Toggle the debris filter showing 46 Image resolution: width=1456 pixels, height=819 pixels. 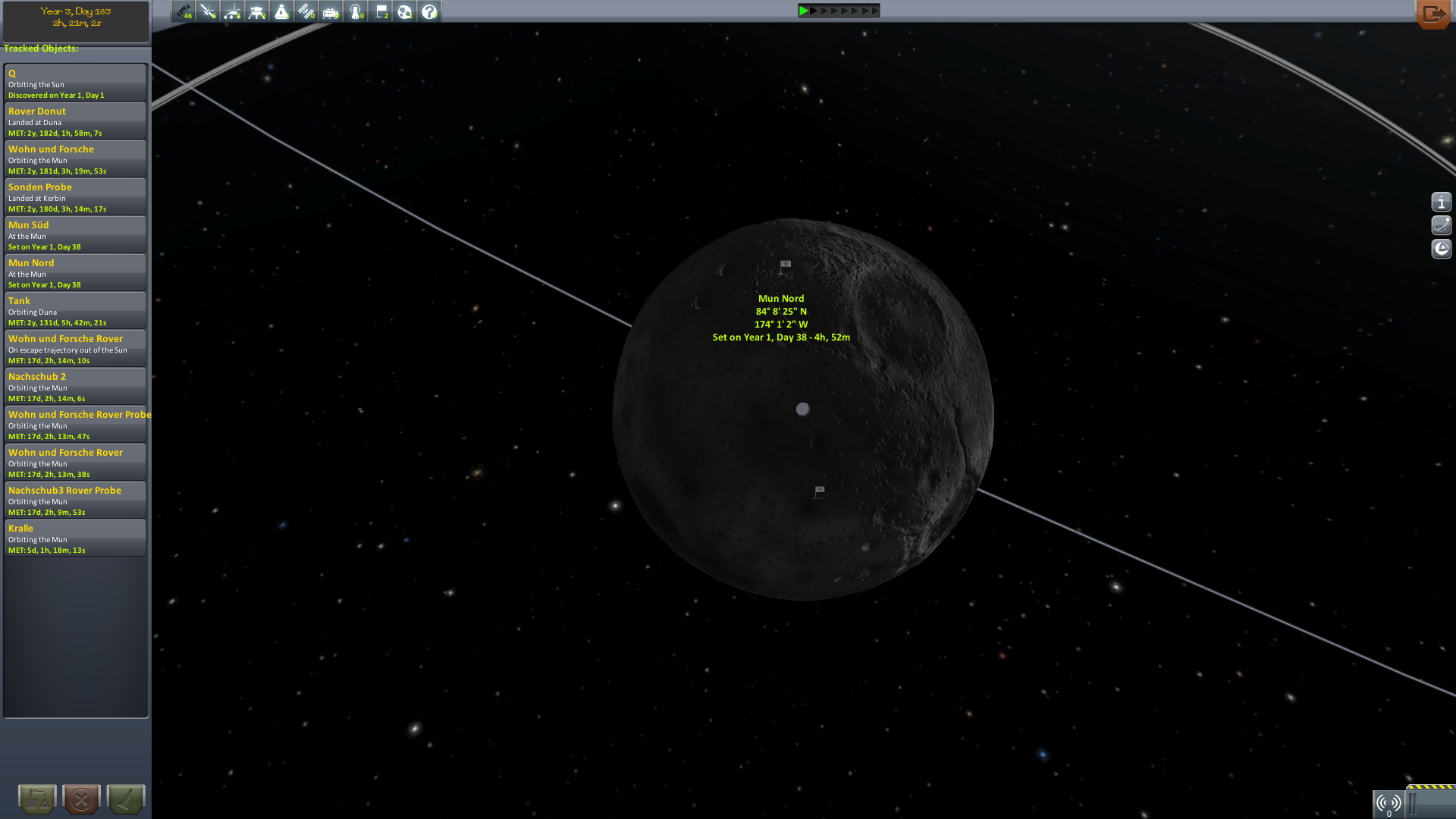(x=184, y=11)
